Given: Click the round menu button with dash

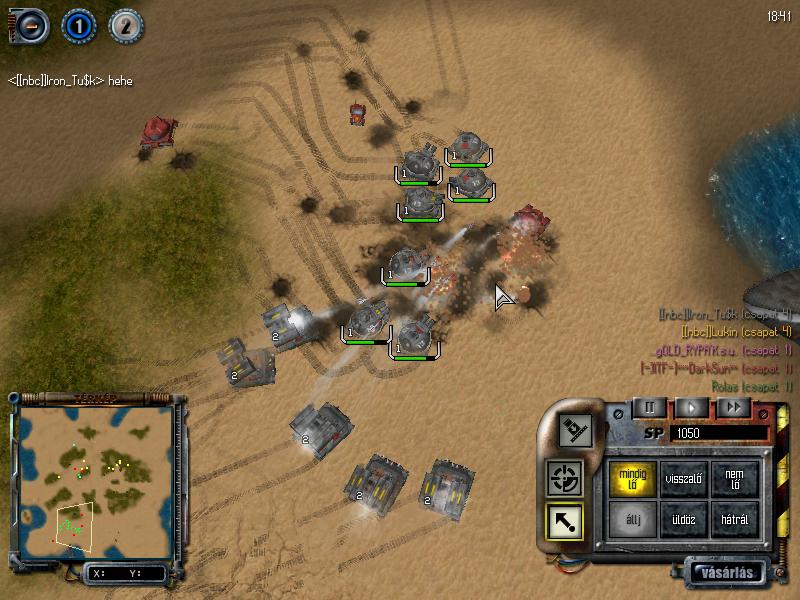Looking at the screenshot, I should click(29, 25).
